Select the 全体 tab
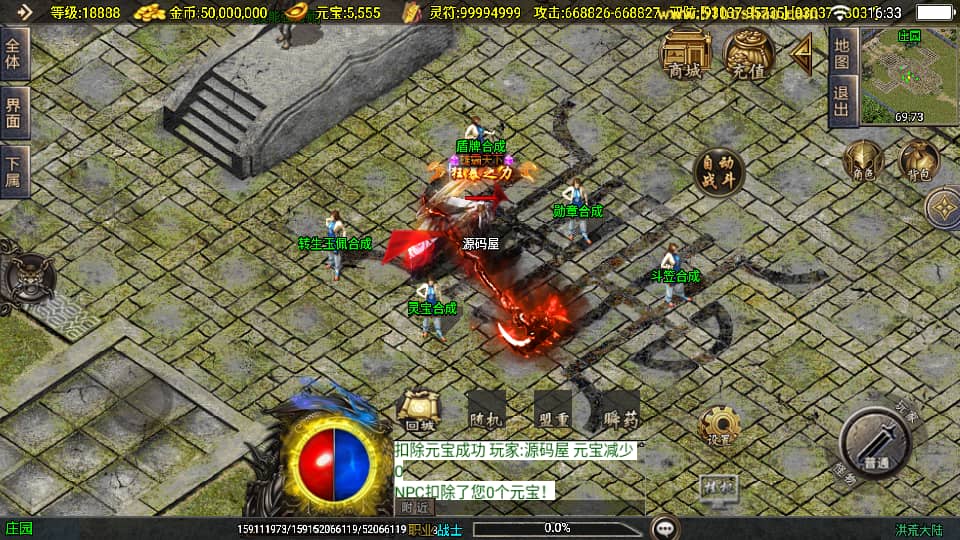 point(14,55)
